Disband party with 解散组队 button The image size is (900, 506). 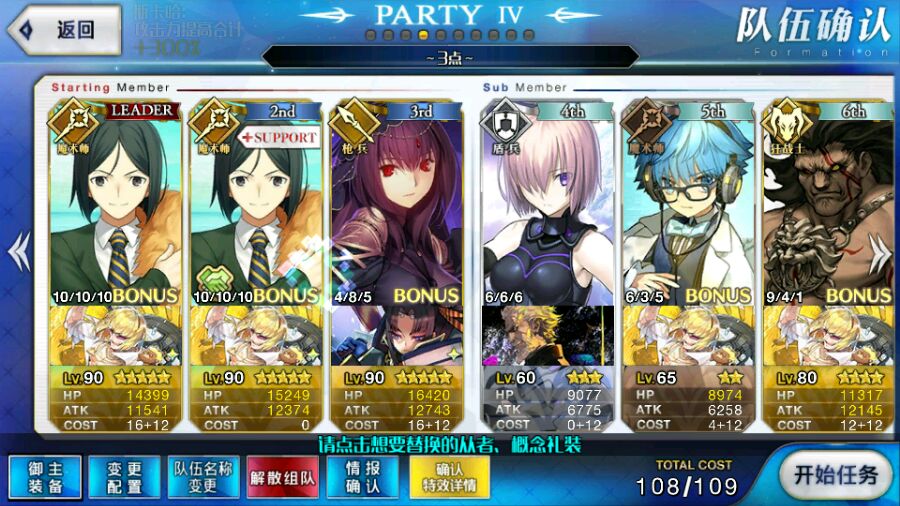(283, 476)
